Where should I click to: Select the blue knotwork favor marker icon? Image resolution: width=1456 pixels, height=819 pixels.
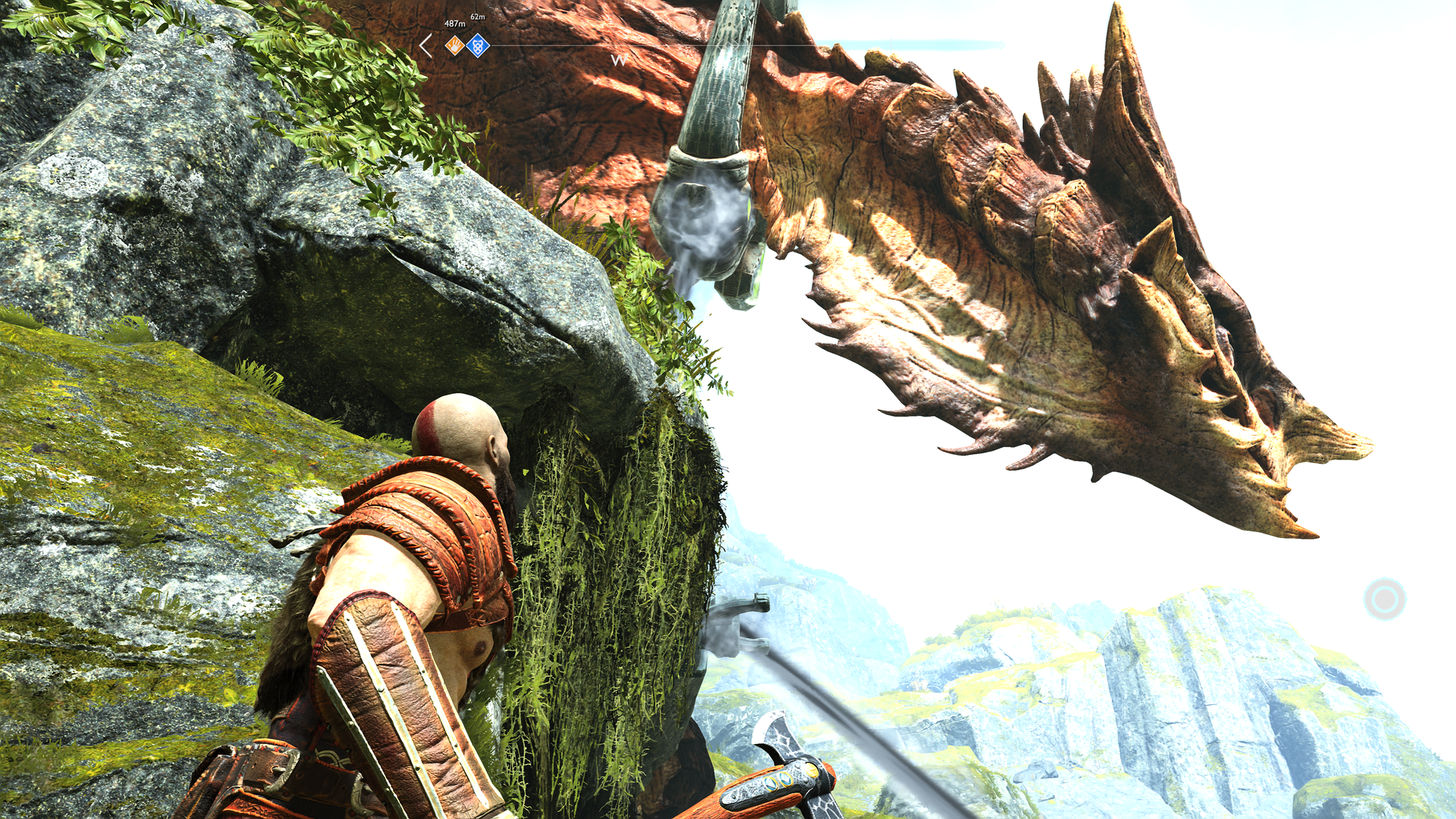(x=478, y=45)
